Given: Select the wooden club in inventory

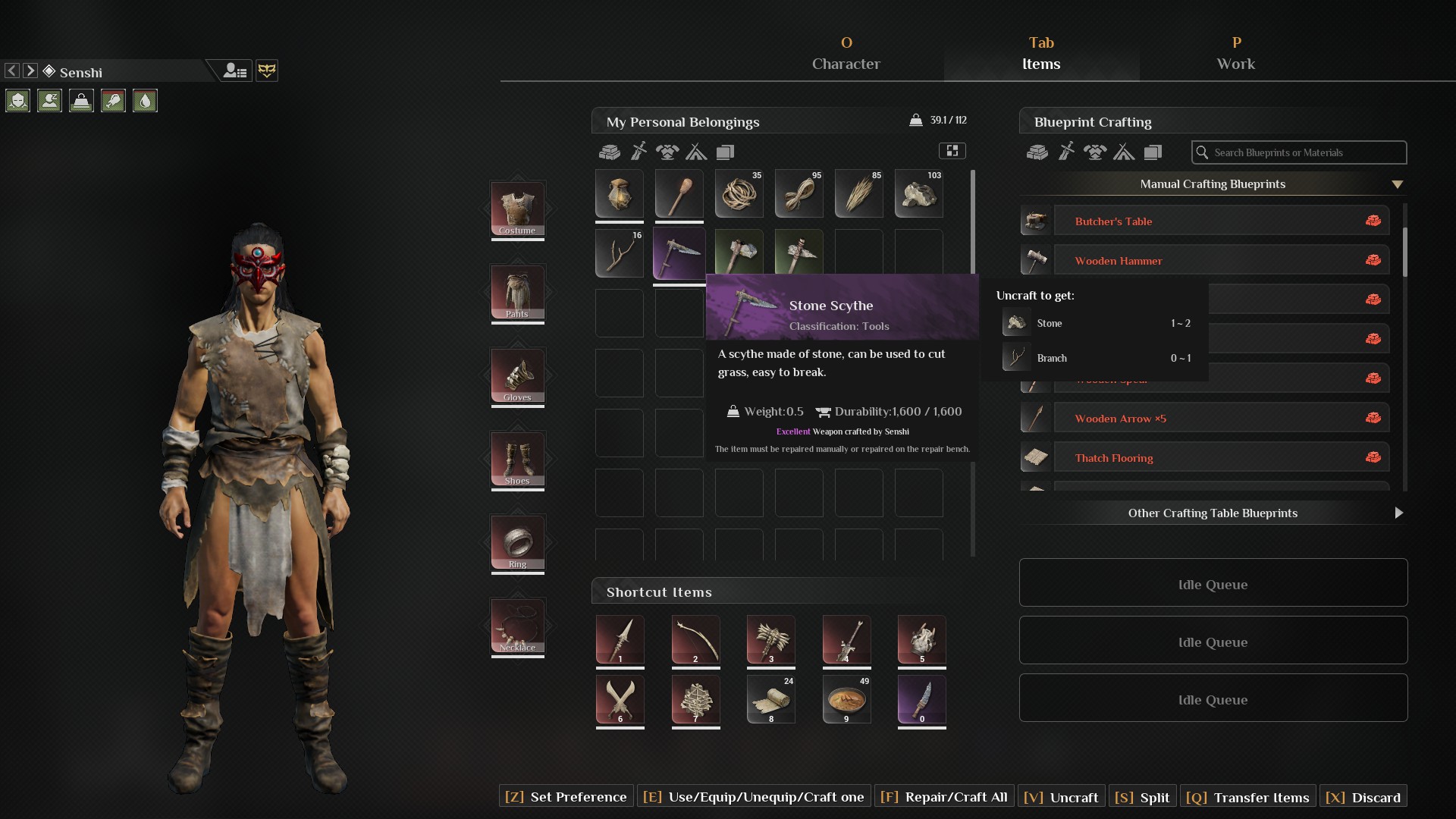Looking at the screenshot, I should tap(679, 193).
